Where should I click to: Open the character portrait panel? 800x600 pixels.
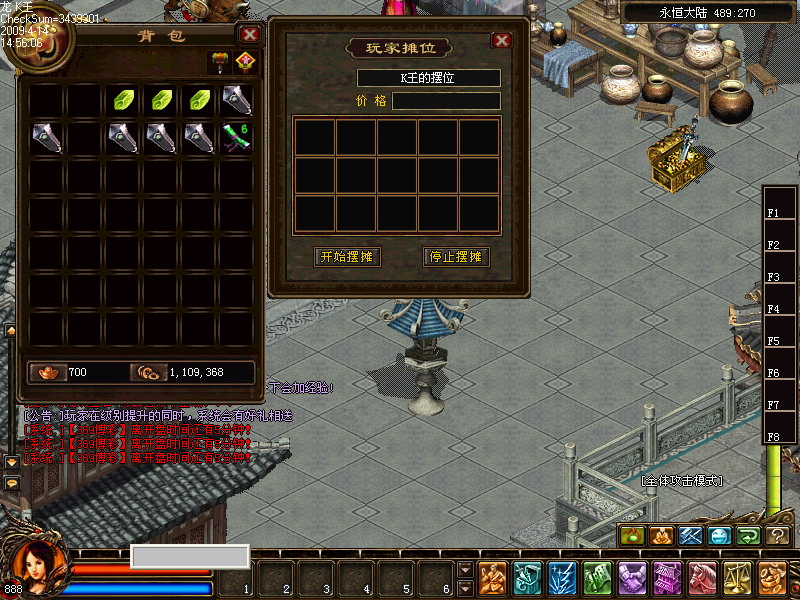tap(35, 563)
